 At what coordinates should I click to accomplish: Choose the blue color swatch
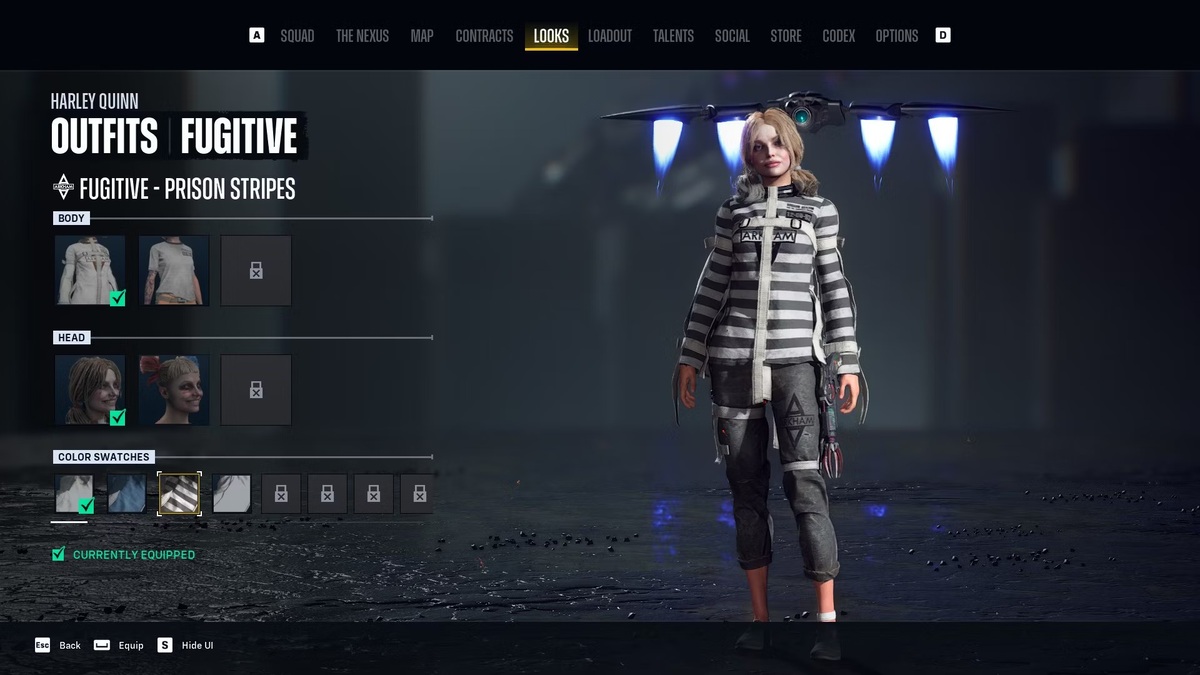(127, 493)
